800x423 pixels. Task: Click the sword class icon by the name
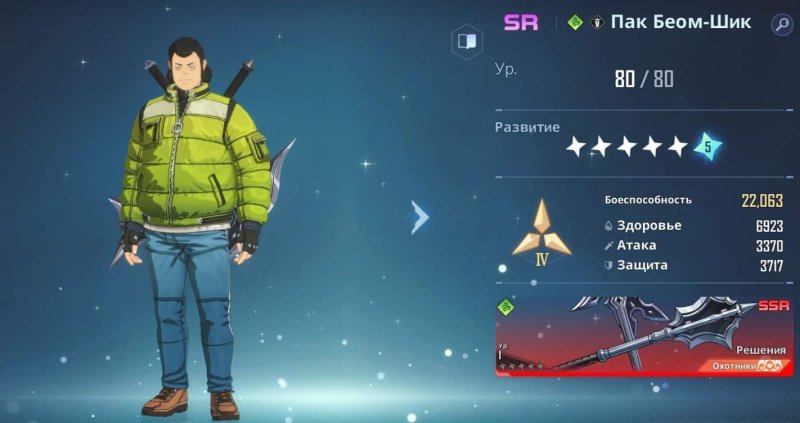pyautogui.click(x=597, y=23)
